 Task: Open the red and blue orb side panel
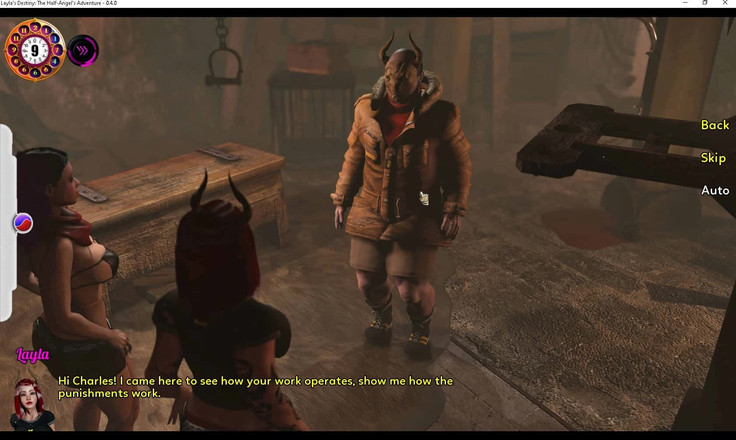[22, 223]
